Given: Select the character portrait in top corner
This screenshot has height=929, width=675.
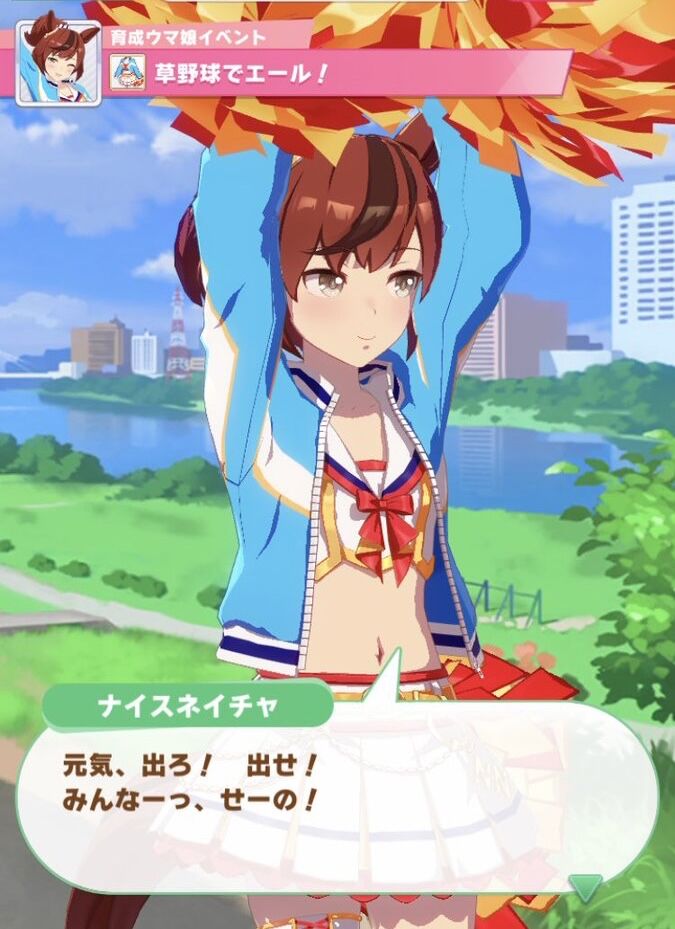Looking at the screenshot, I should point(59,62).
